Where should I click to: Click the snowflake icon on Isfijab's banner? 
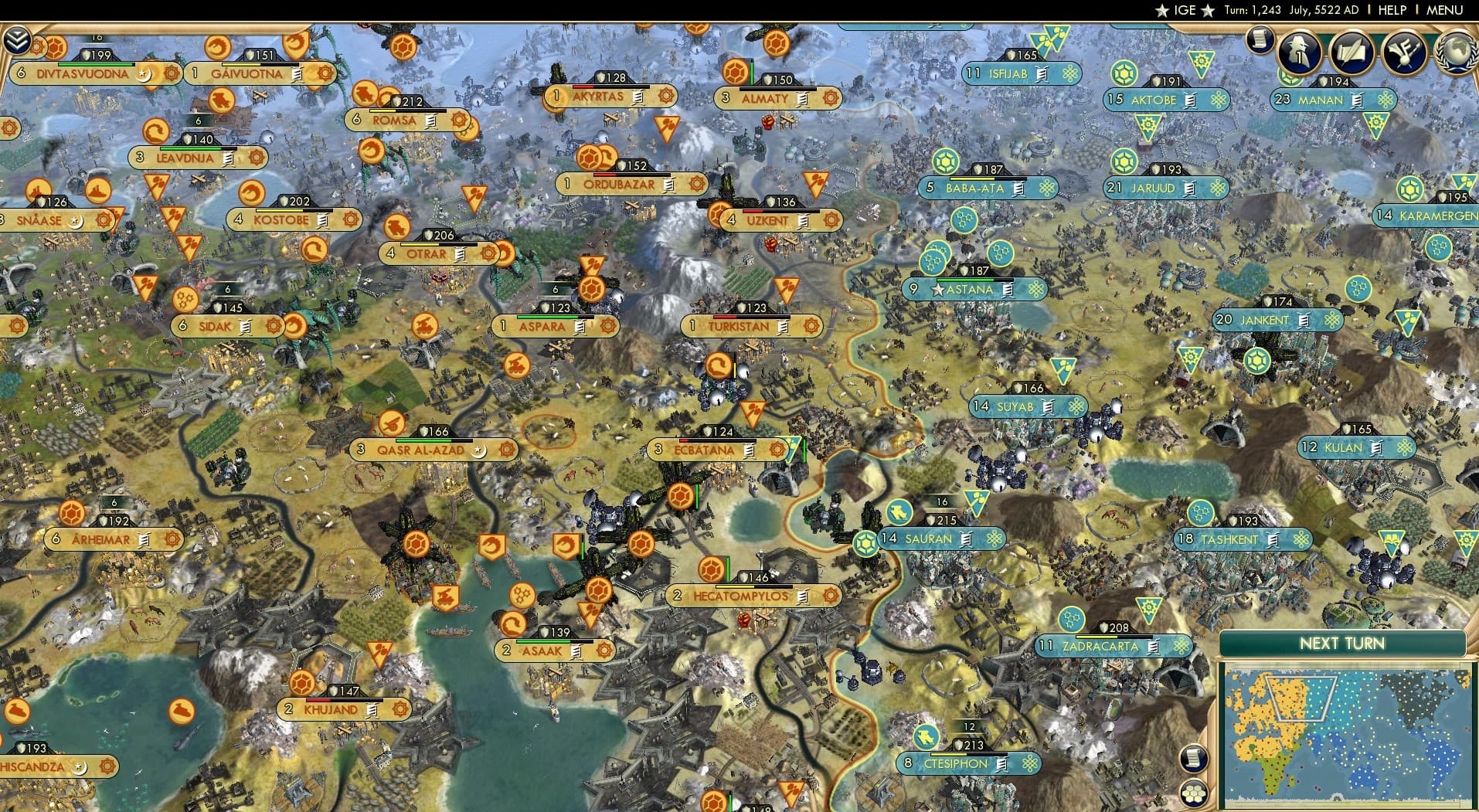pyautogui.click(x=1069, y=73)
